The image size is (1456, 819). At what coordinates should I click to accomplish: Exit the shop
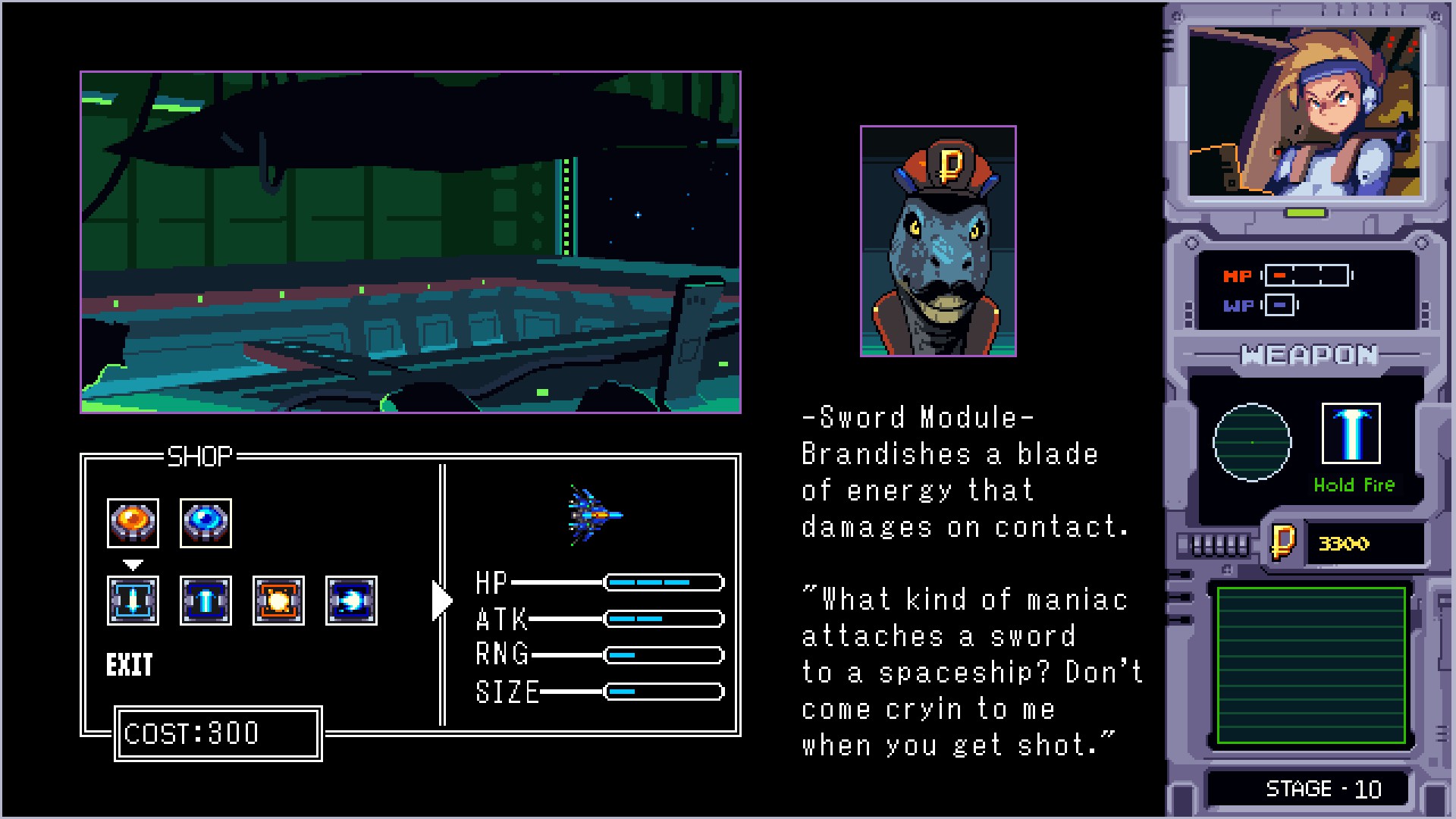click(x=130, y=665)
